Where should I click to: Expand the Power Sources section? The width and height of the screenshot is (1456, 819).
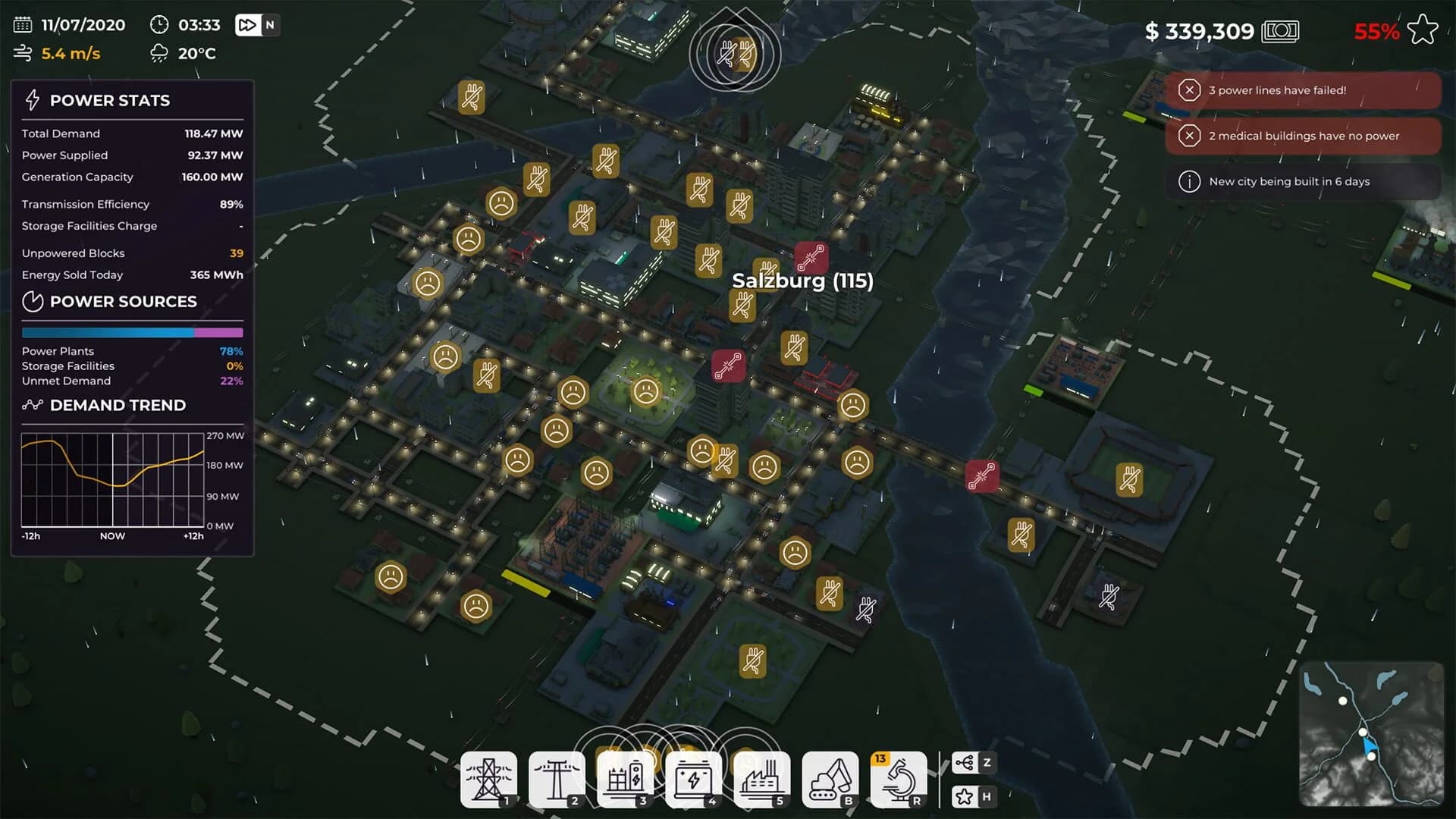[121, 302]
